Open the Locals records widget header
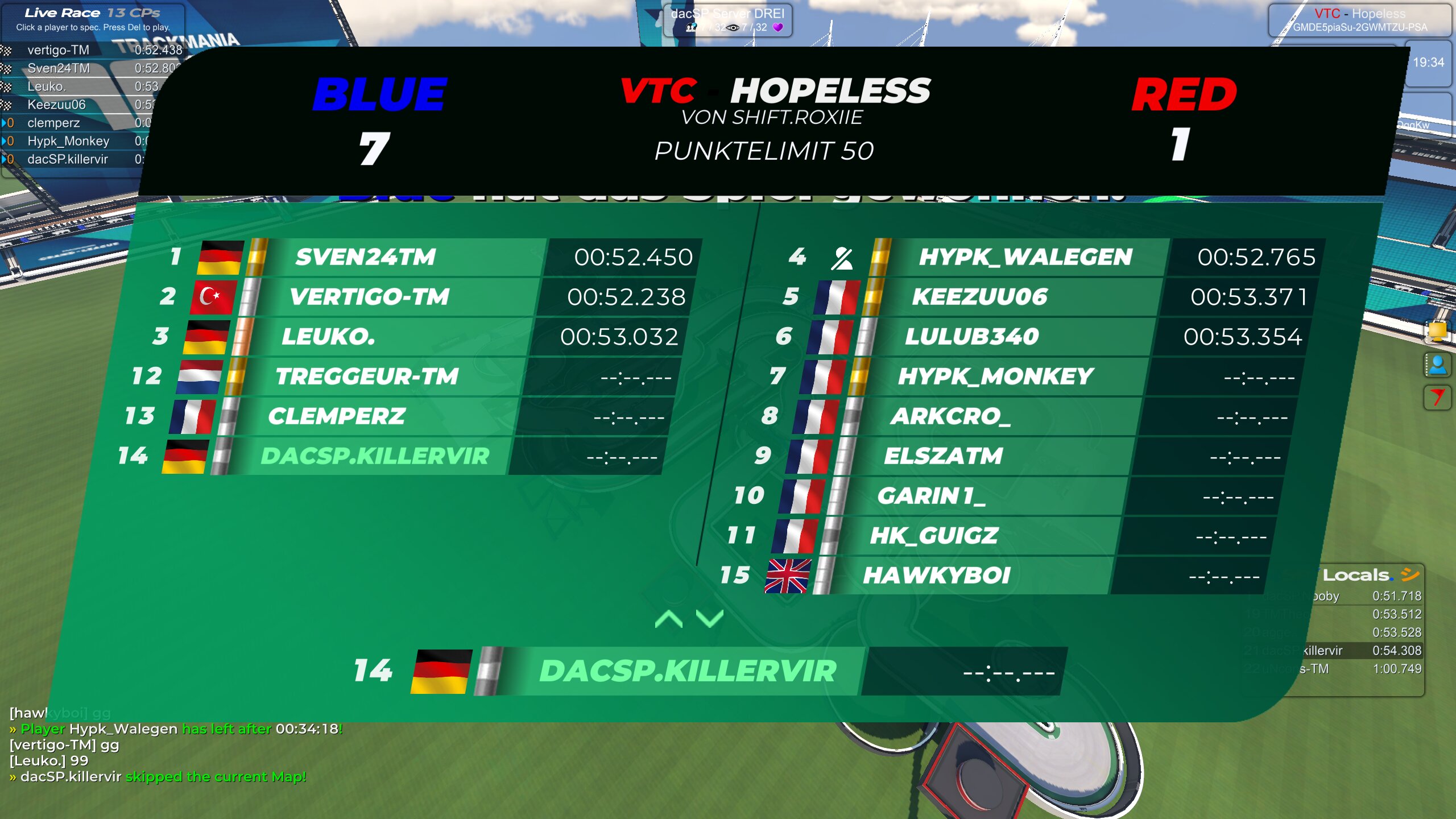 tap(1365, 575)
